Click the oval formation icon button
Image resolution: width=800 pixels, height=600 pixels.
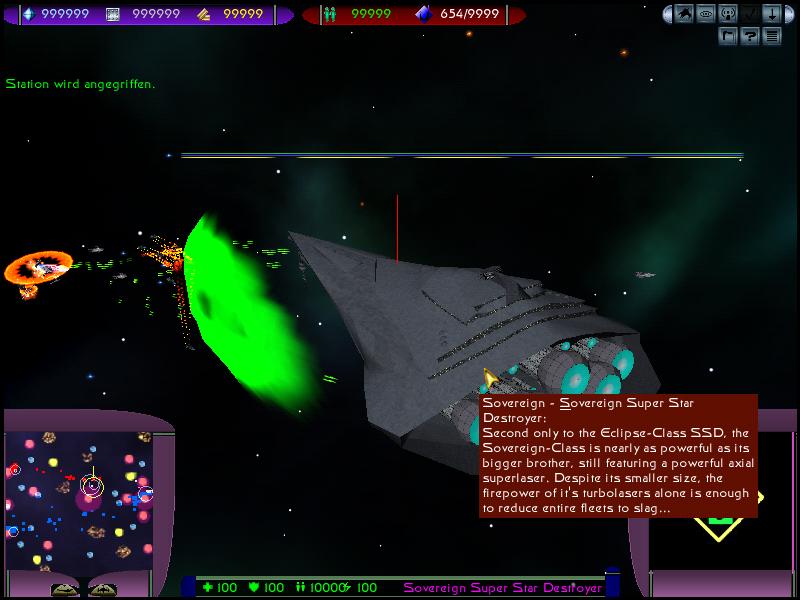coord(705,15)
